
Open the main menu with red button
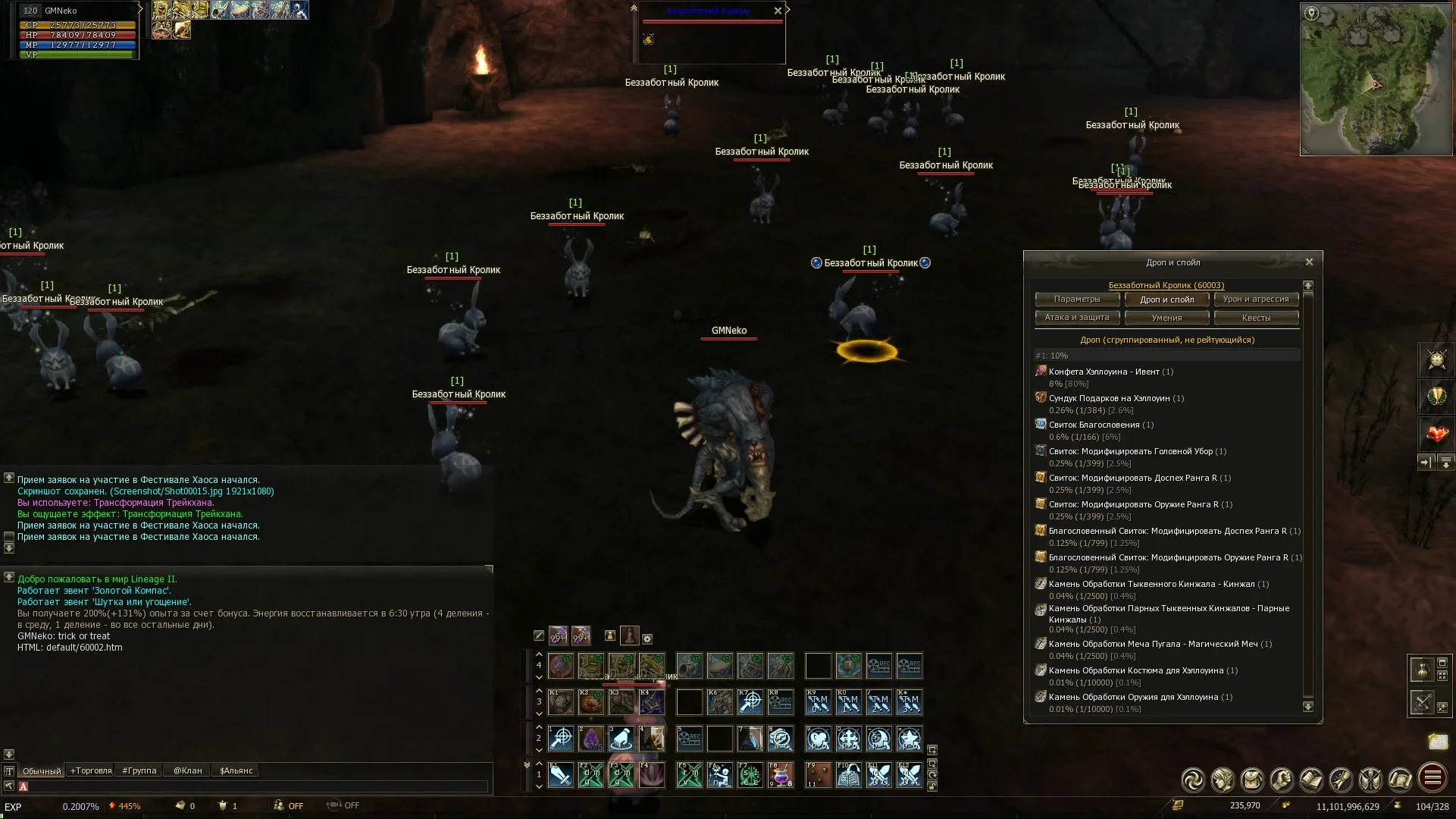[x=1432, y=778]
